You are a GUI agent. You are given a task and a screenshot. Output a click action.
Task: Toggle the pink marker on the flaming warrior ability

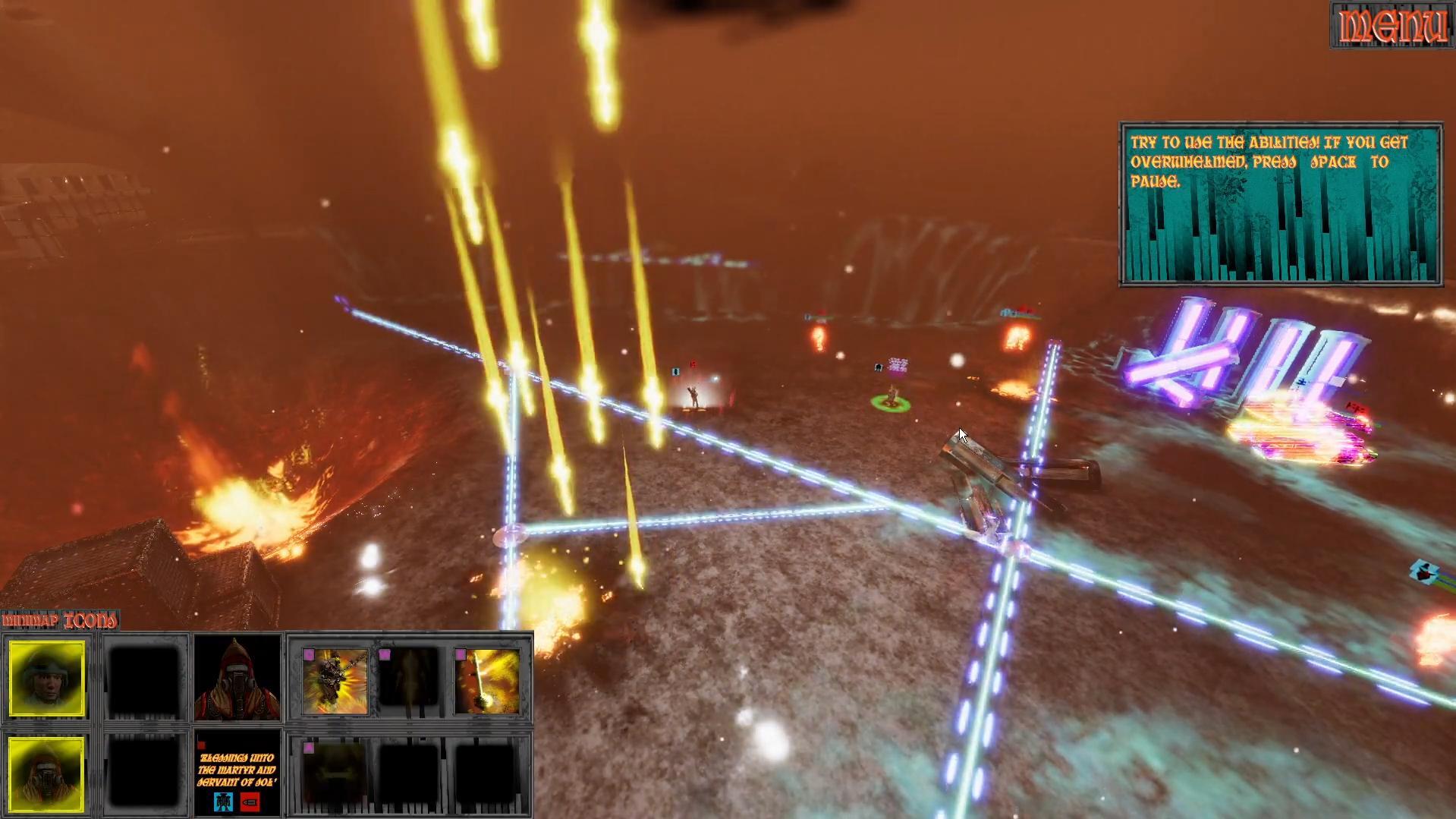[x=309, y=655]
